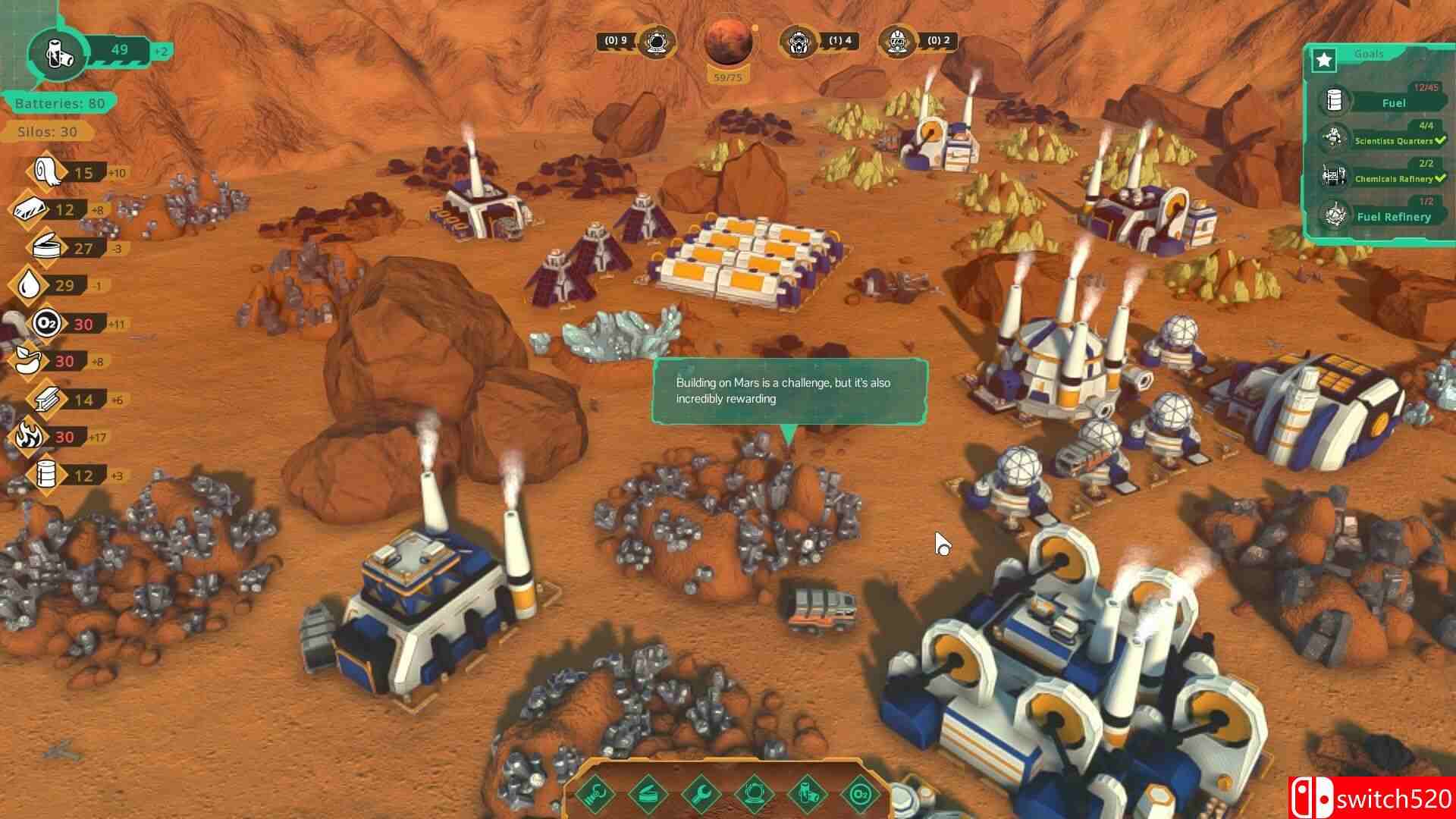
Task: Click the water droplet resource icon
Action: 29,285
